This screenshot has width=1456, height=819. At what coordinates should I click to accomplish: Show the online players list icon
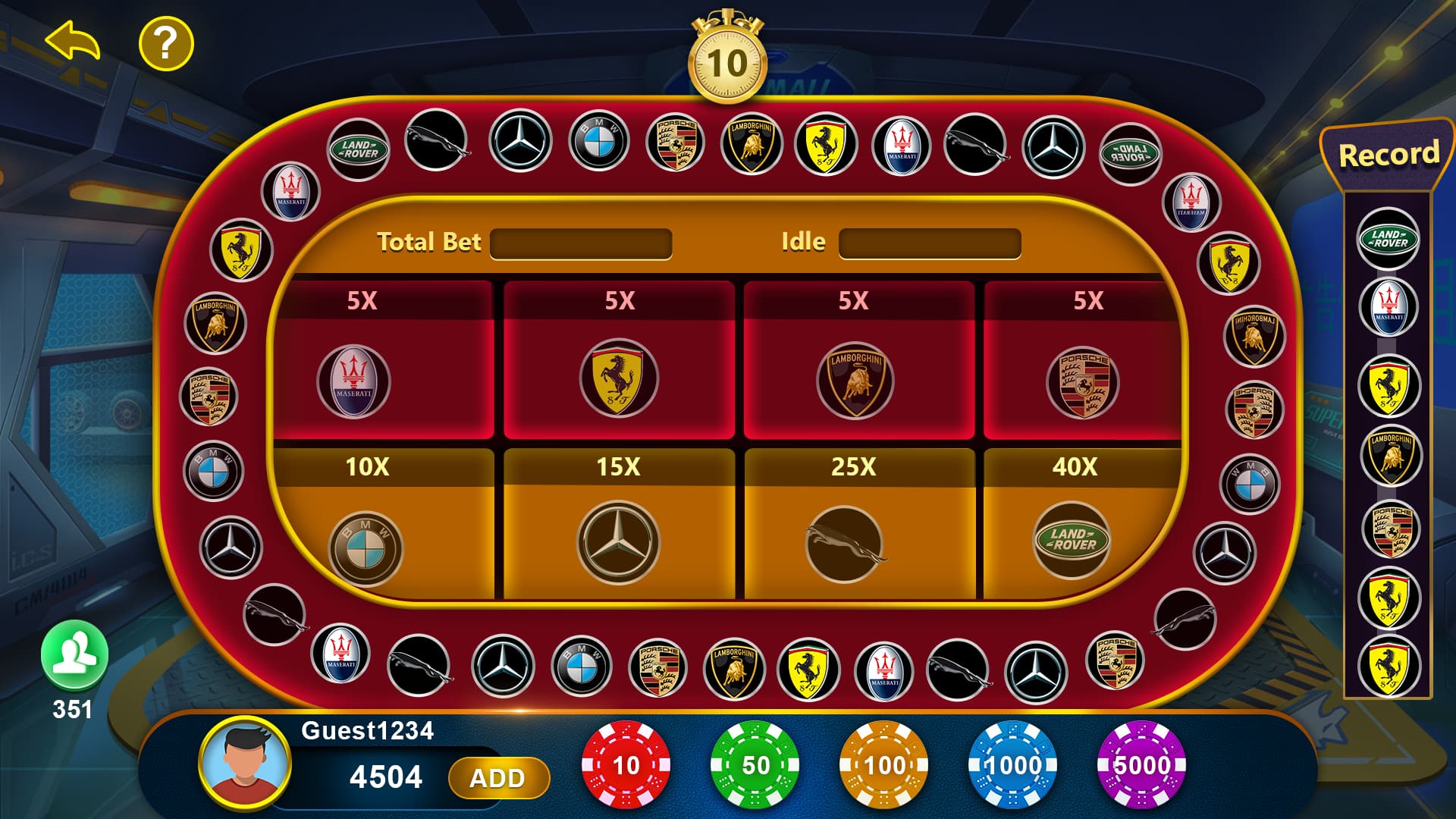74,654
